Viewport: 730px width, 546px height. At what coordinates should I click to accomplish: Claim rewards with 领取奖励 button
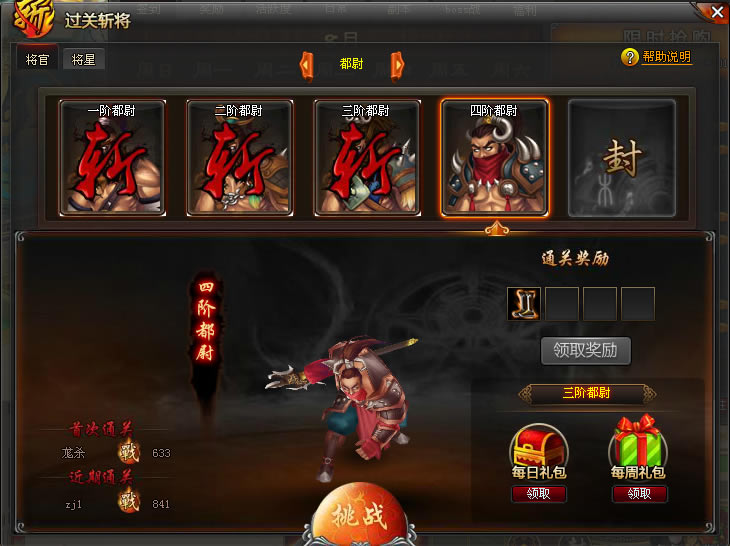(x=586, y=350)
